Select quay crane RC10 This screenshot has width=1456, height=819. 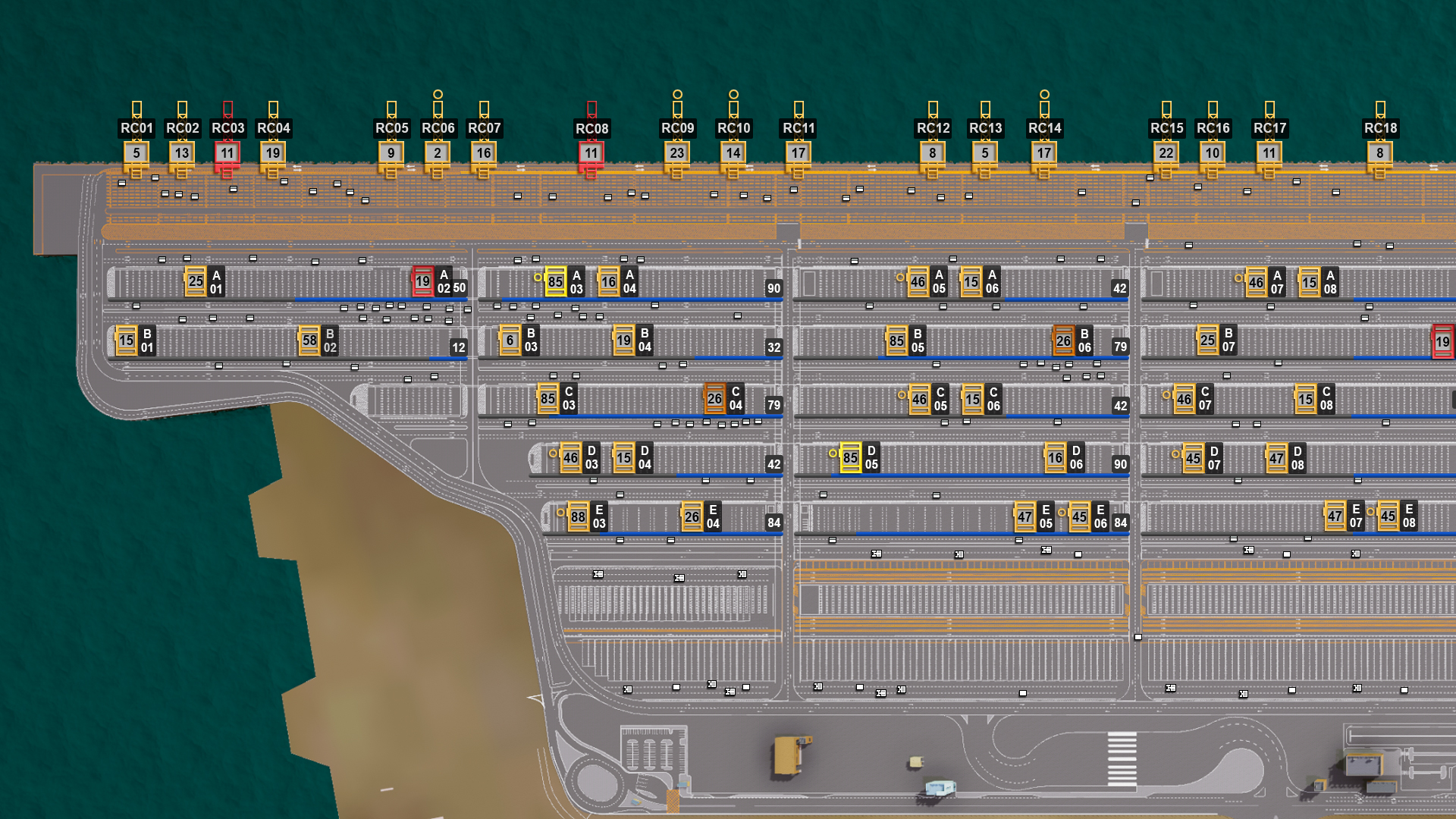[x=733, y=153]
